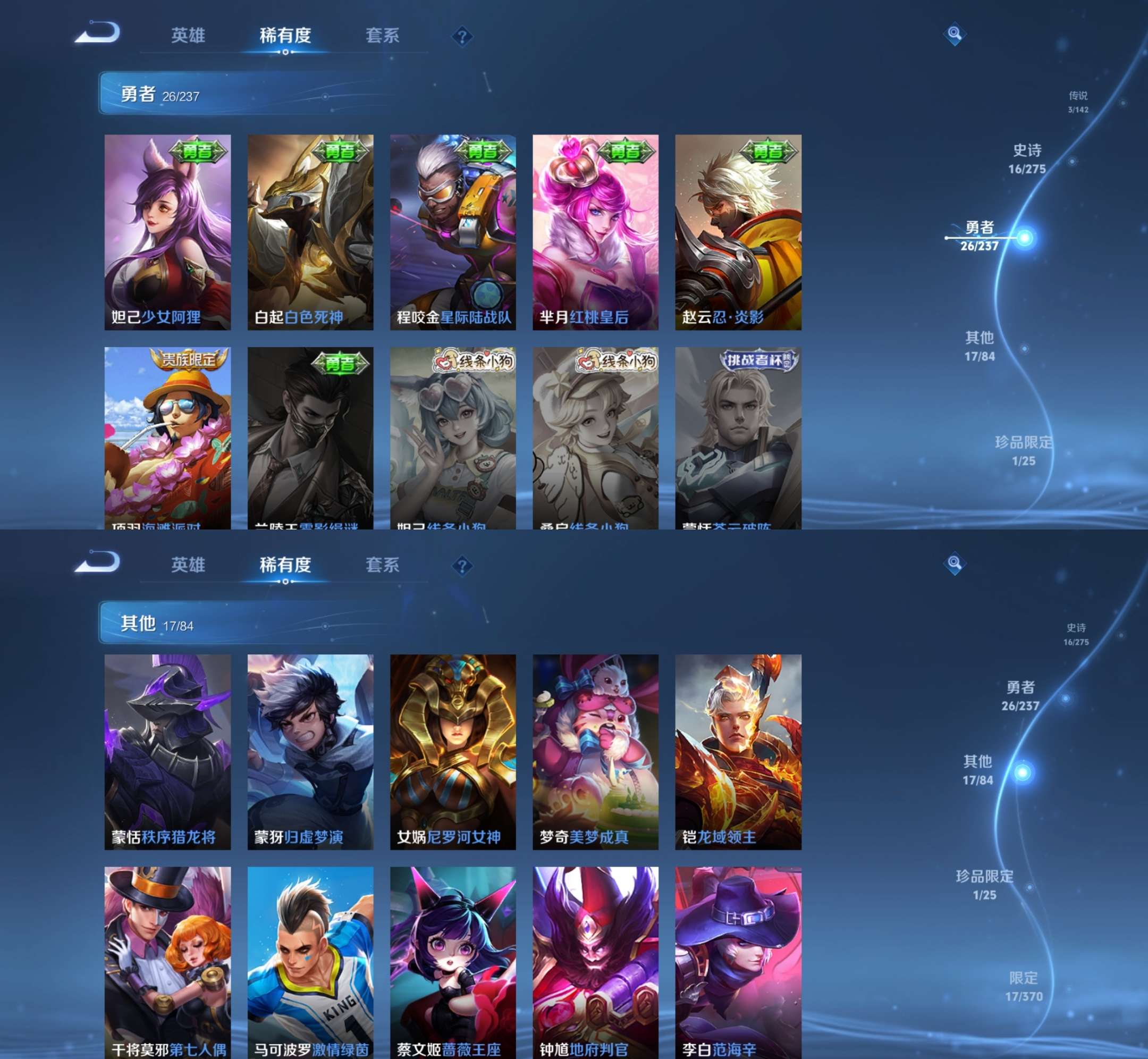Choose the 钟馗 地府判官 skin
The image size is (1148, 1059).
pos(595,963)
